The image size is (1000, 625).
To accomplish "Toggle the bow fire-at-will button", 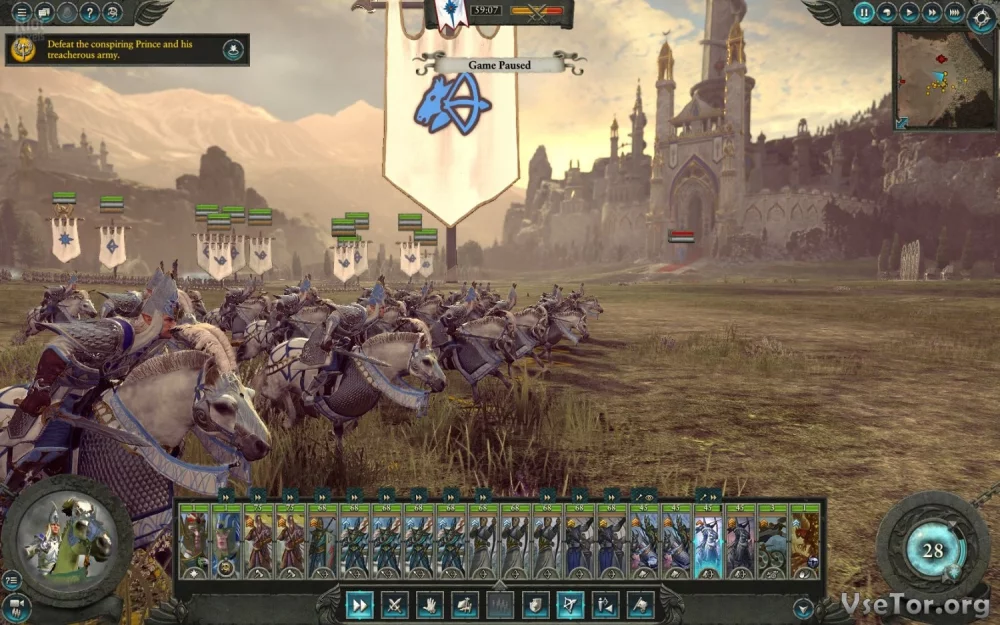I will coord(570,604).
